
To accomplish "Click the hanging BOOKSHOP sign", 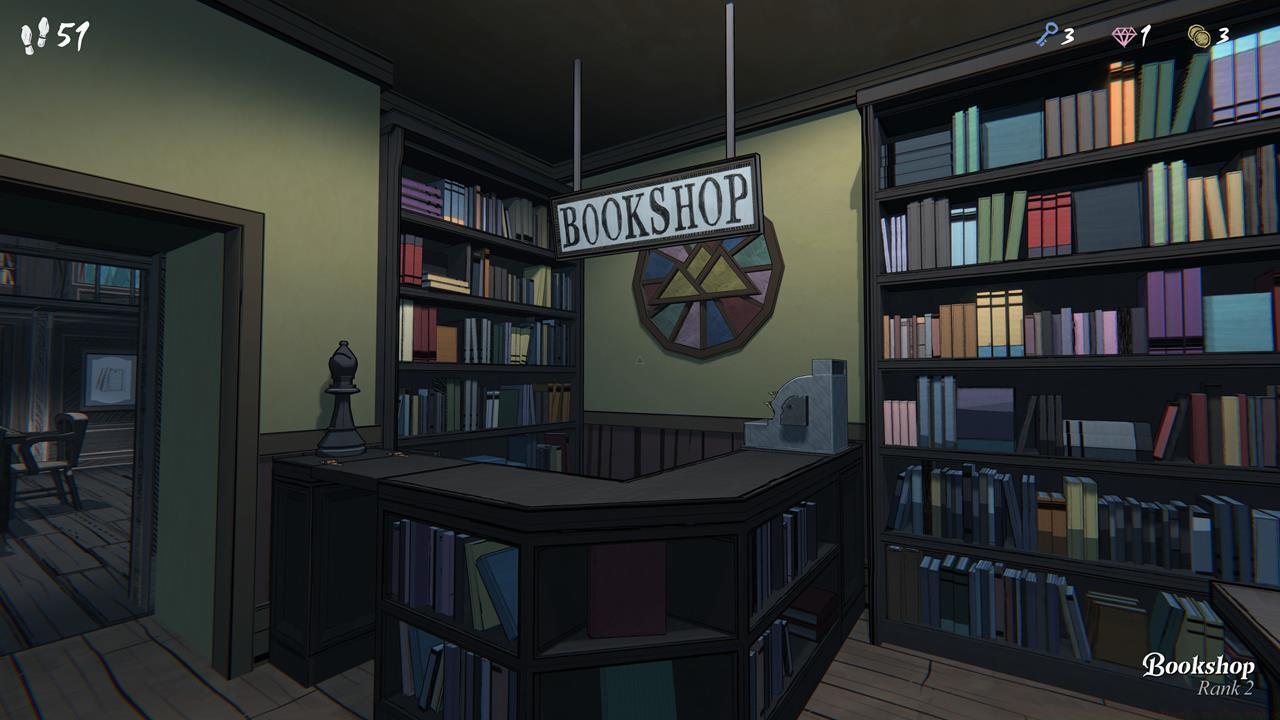I will (655, 207).
